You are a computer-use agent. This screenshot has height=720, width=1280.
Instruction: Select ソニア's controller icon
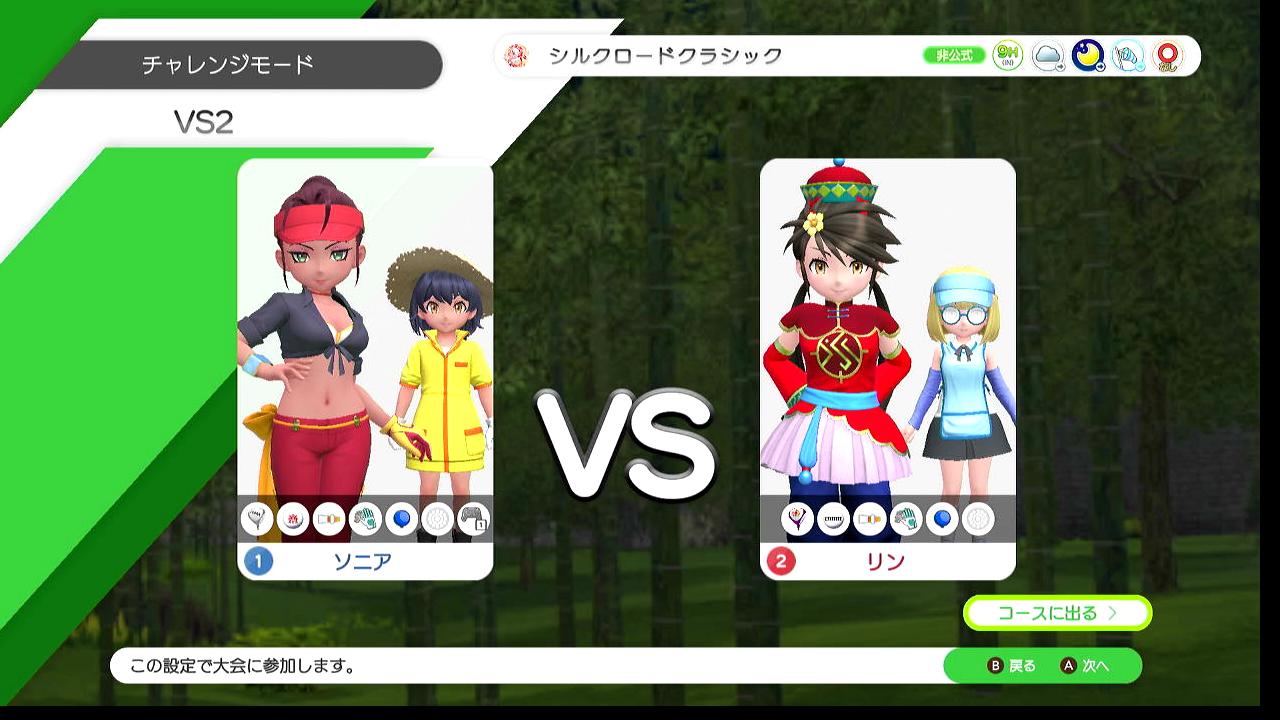coord(473,519)
